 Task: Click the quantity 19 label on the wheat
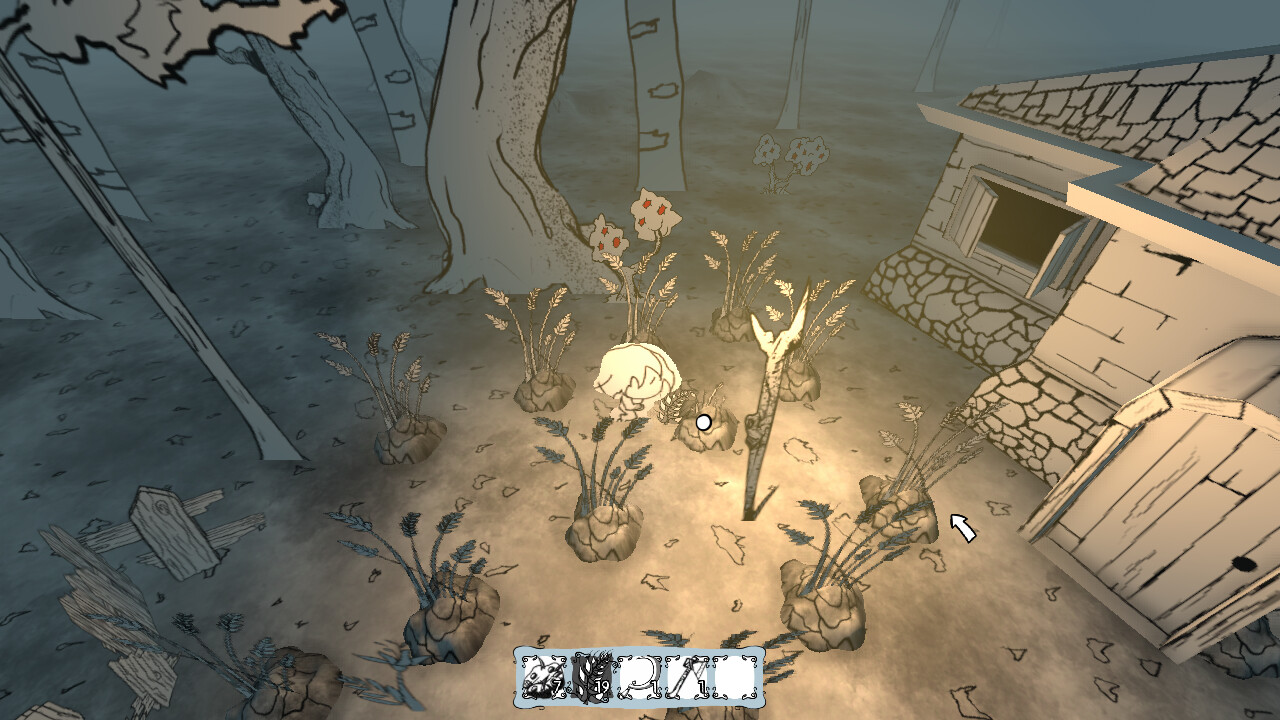click(601, 687)
